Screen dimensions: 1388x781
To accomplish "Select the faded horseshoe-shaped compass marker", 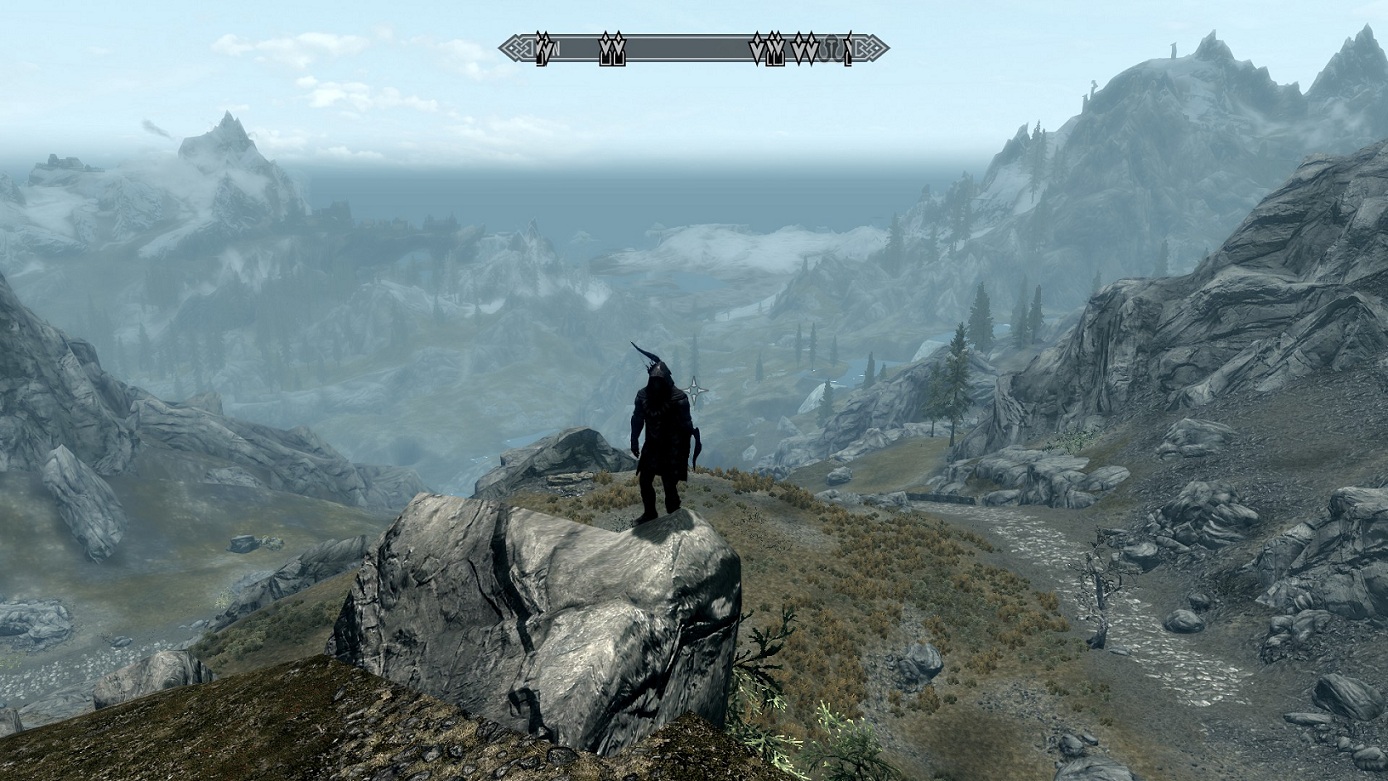I will pyautogui.click(x=830, y=49).
